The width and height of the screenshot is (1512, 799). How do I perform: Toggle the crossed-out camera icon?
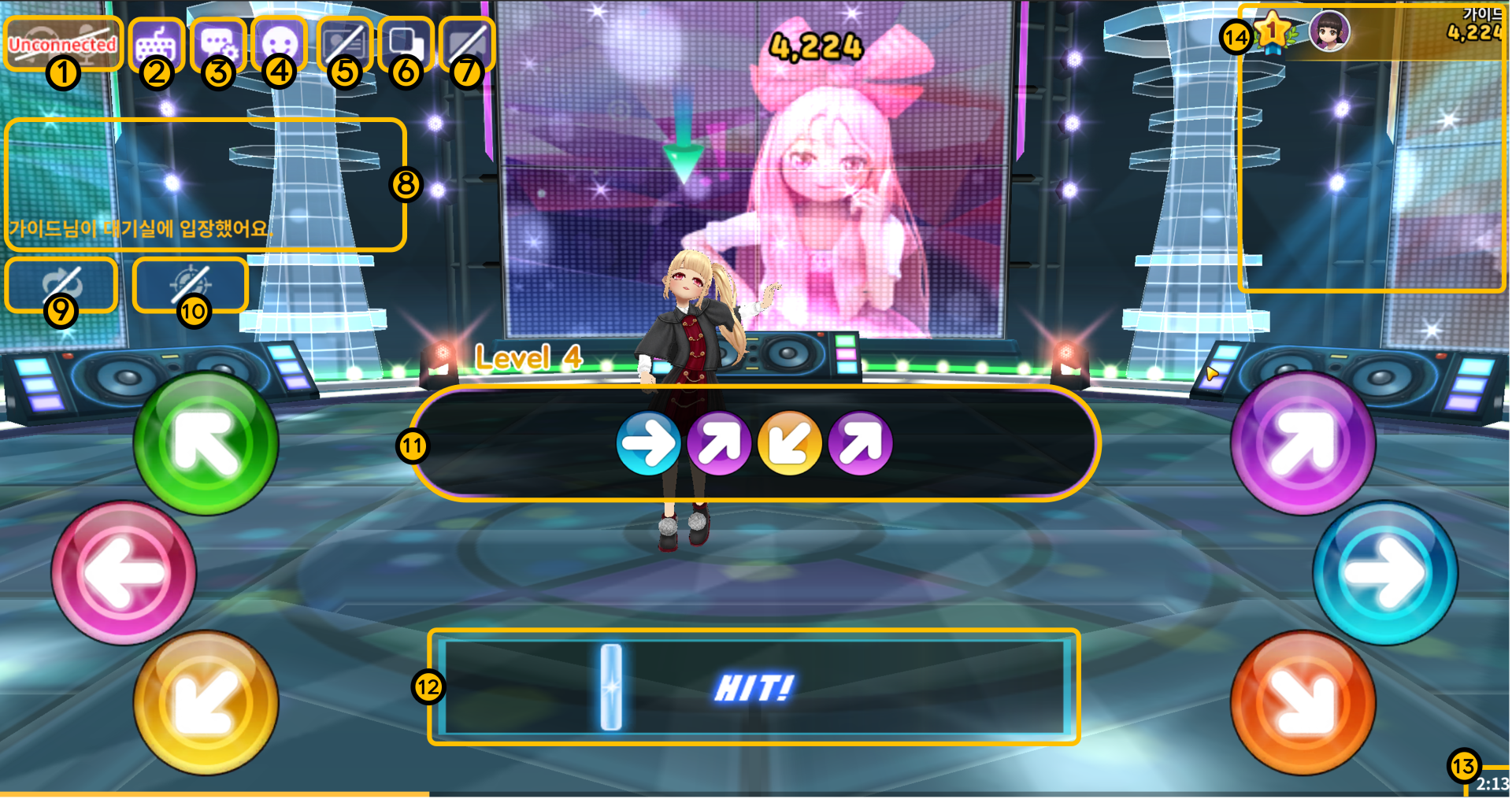[x=468, y=43]
